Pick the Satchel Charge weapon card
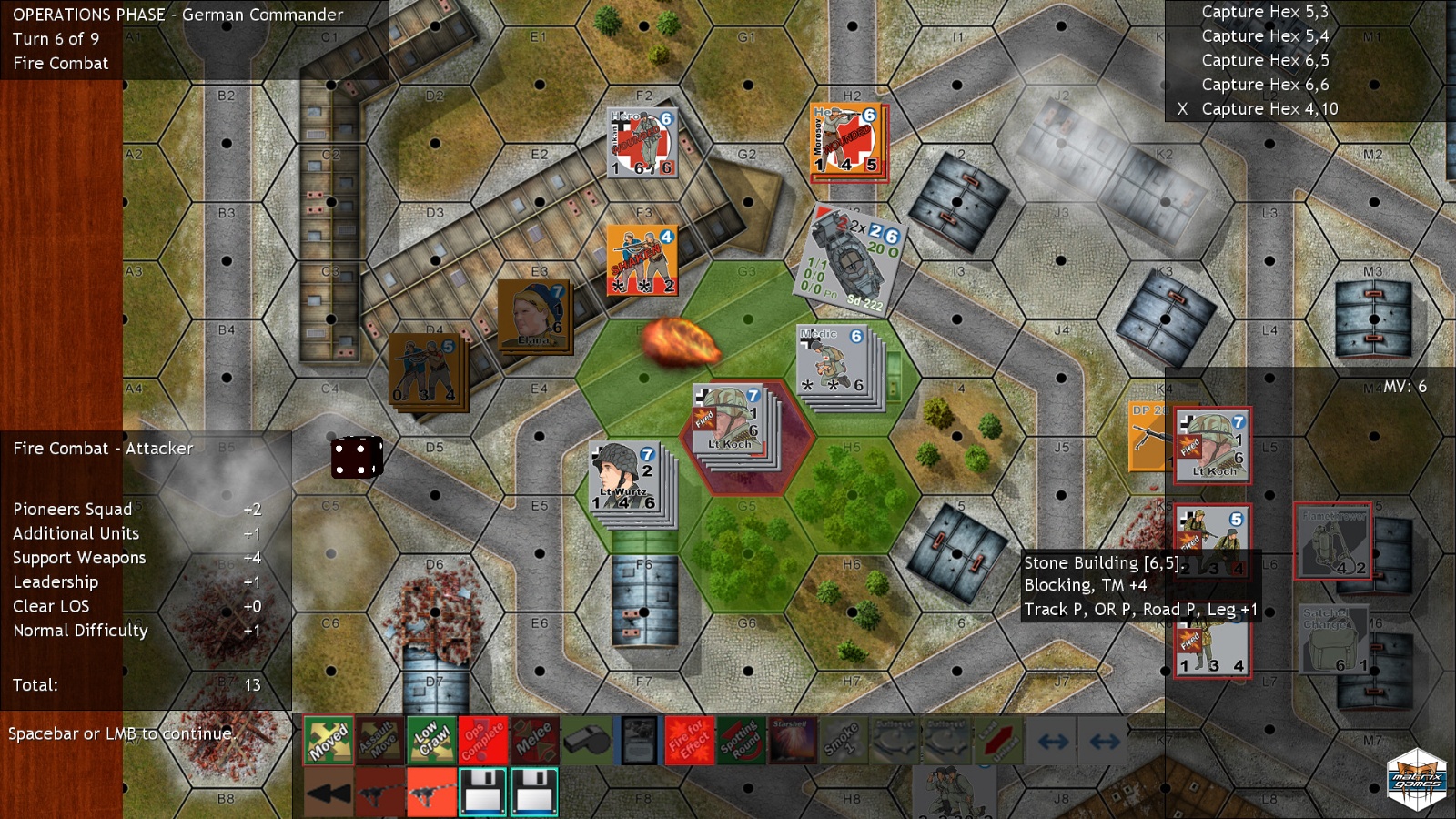 click(x=1332, y=639)
